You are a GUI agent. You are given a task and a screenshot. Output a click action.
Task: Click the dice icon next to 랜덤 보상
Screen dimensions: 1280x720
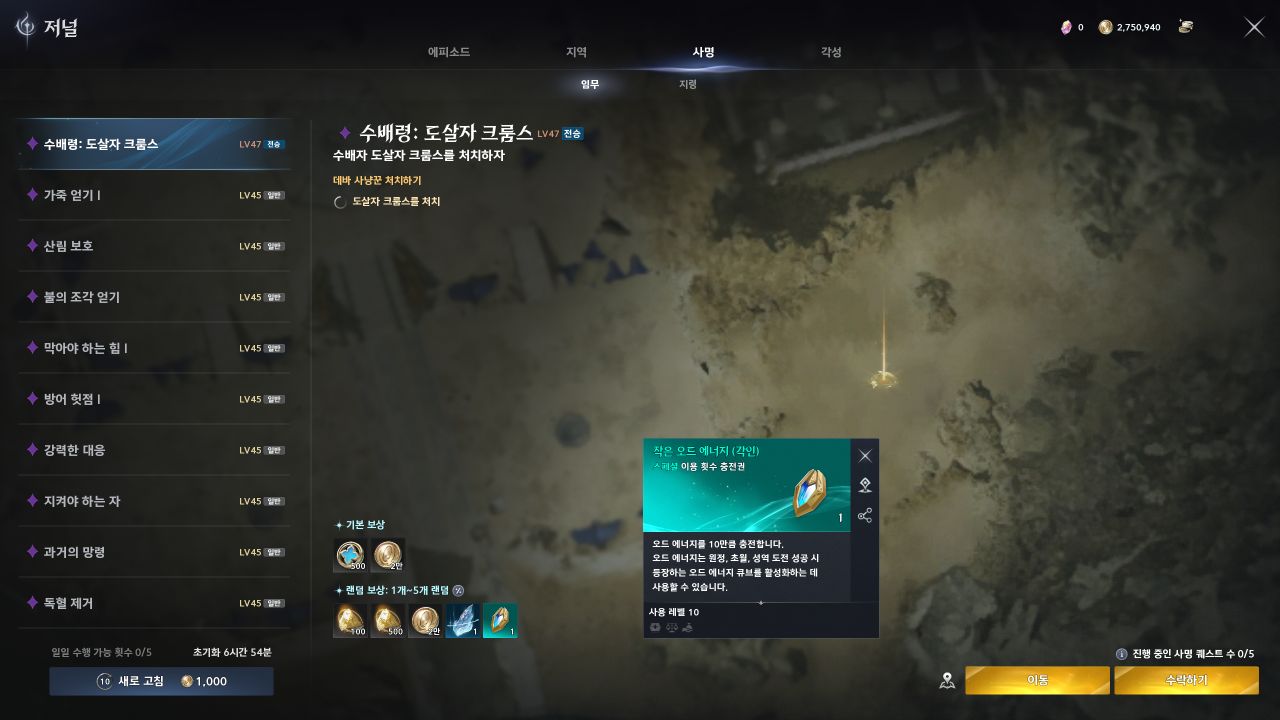pyautogui.click(x=458, y=592)
